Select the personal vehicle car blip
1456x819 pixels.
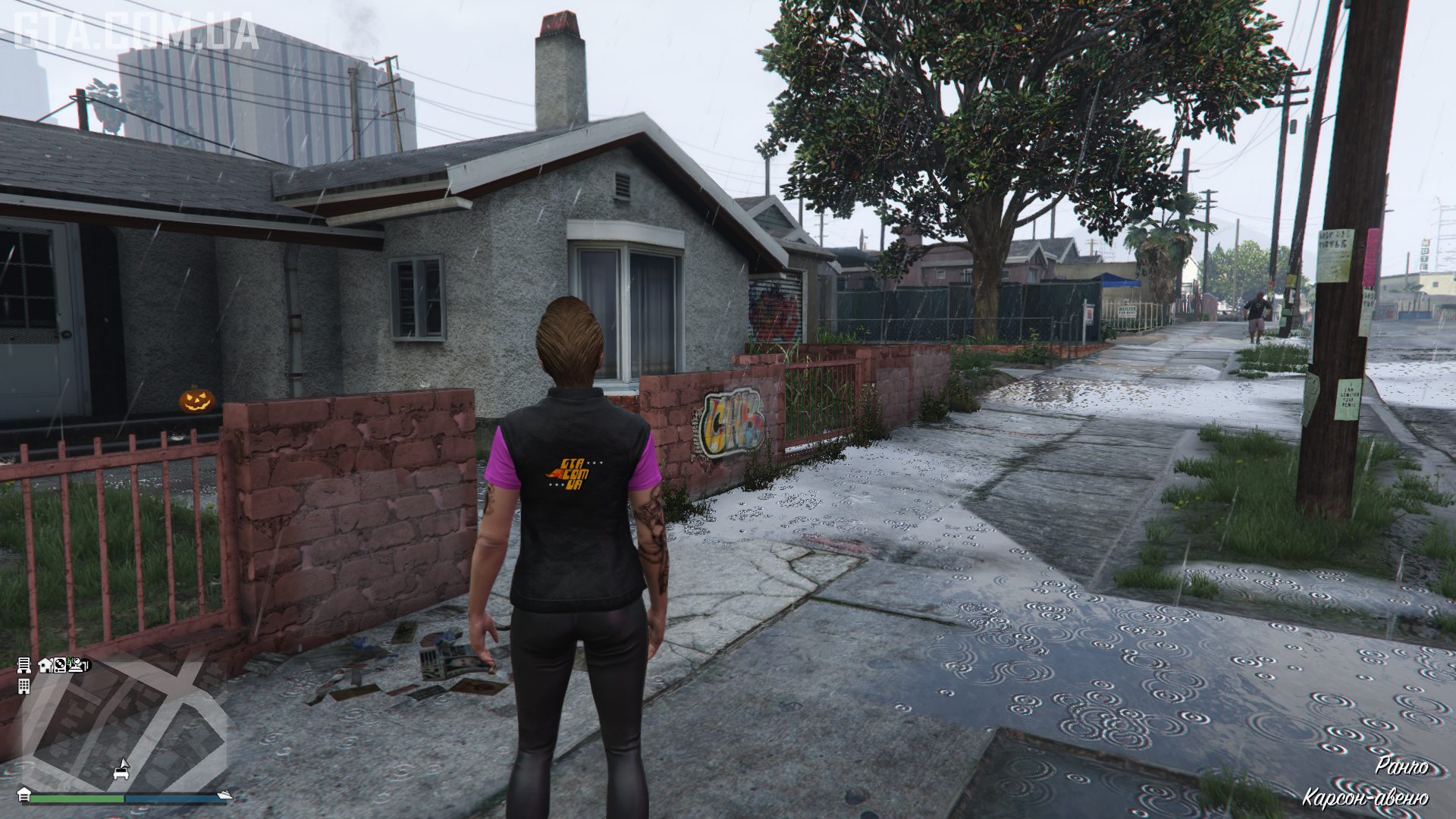(121, 771)
